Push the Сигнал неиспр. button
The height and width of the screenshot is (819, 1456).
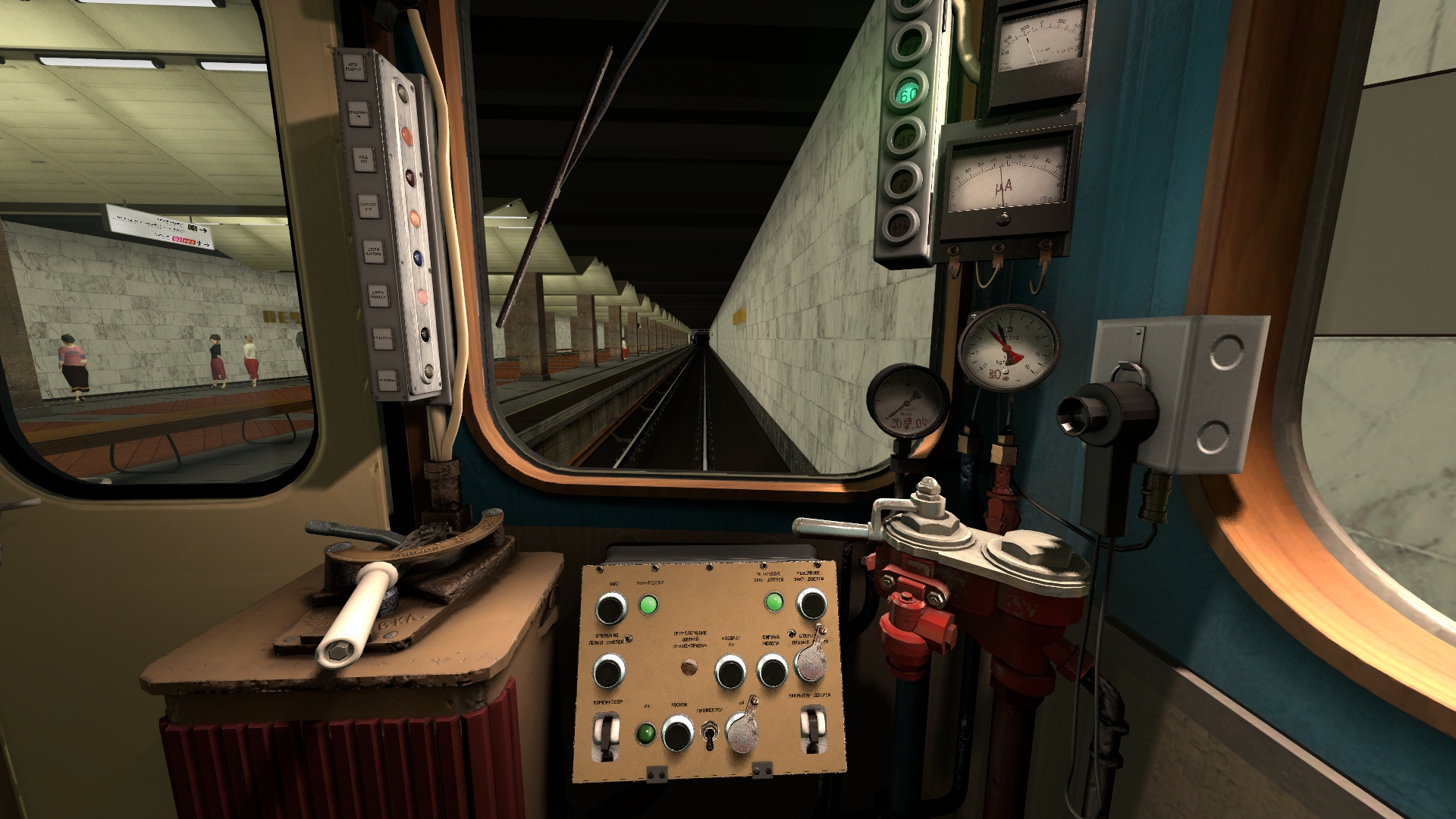click(772, 671)
